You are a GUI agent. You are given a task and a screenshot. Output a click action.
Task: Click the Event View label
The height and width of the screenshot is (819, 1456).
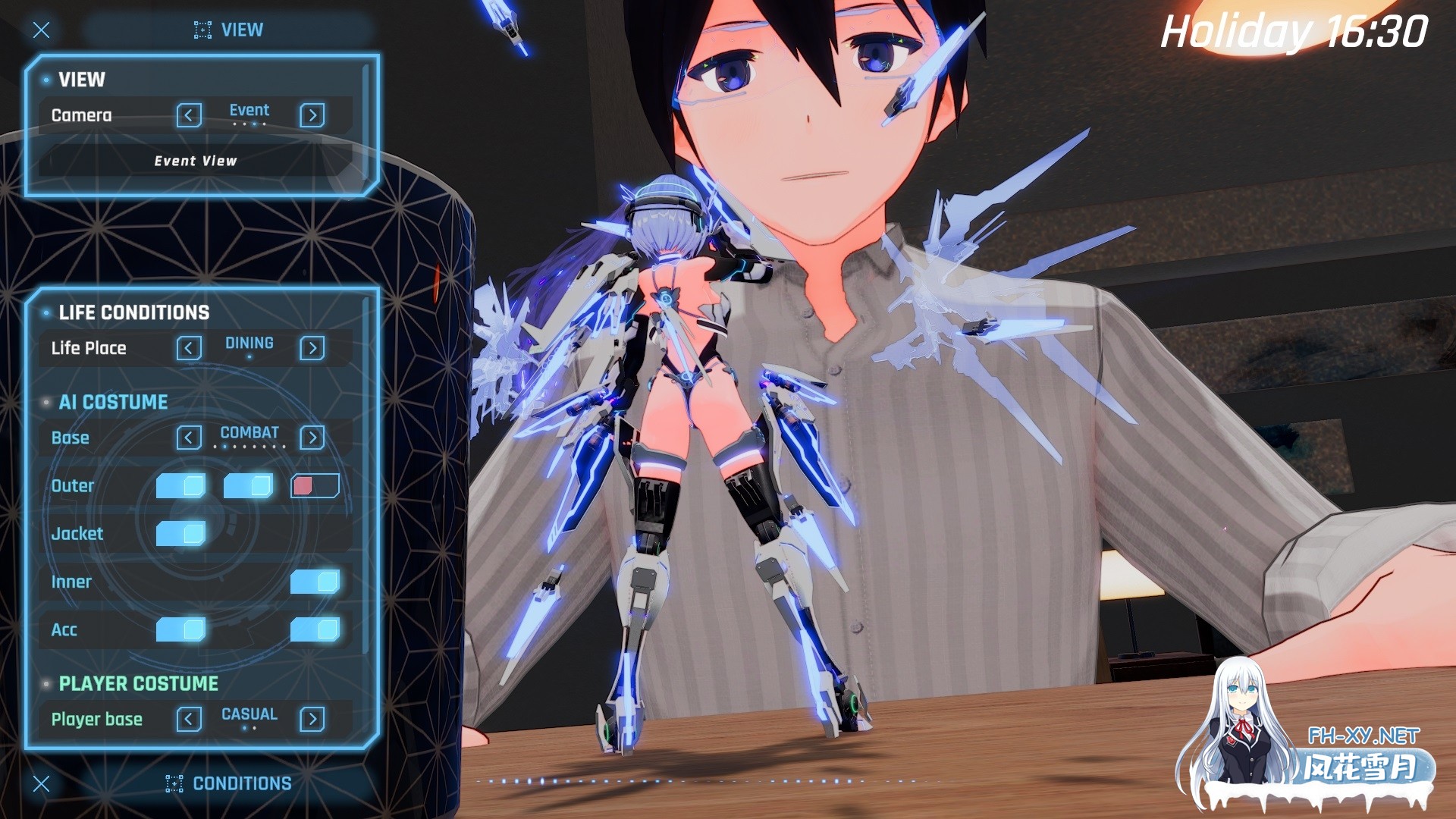[195, 161]
